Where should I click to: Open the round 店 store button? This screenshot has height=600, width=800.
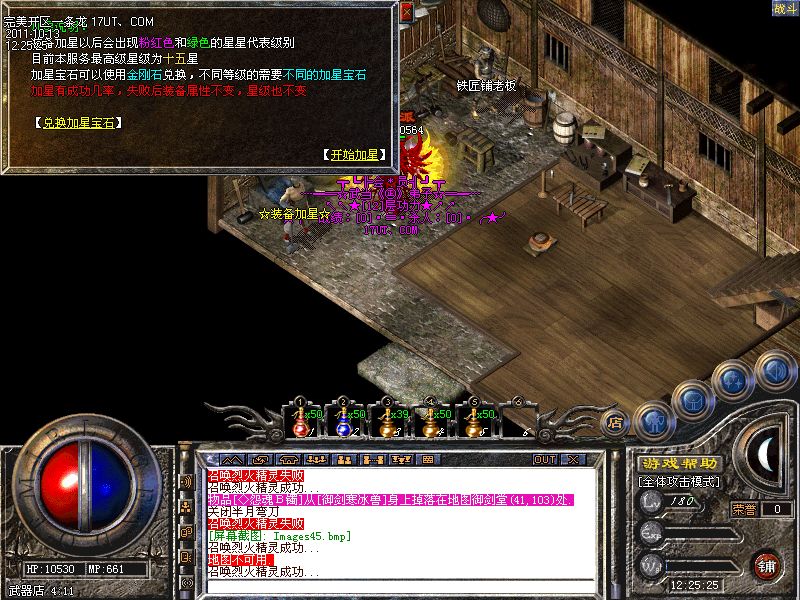(x=615, y=423)
